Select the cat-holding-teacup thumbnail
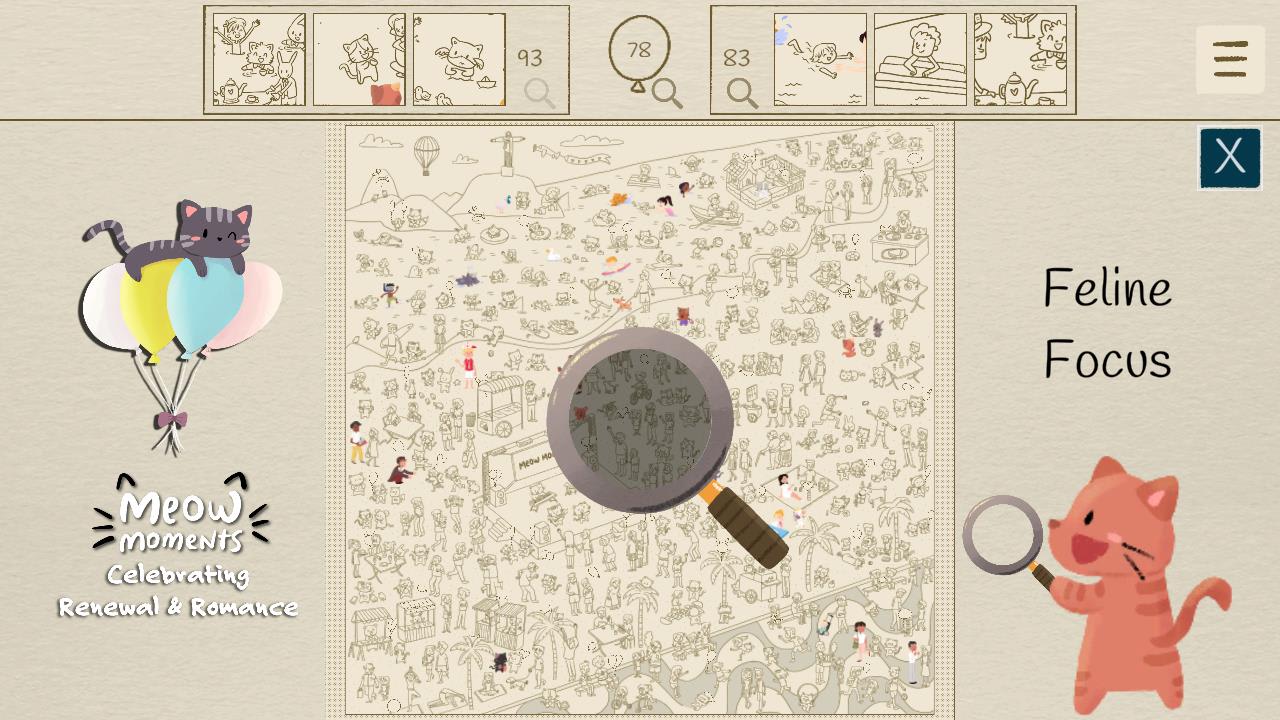This screenshot has width=1280, height=720. point(360,60)
